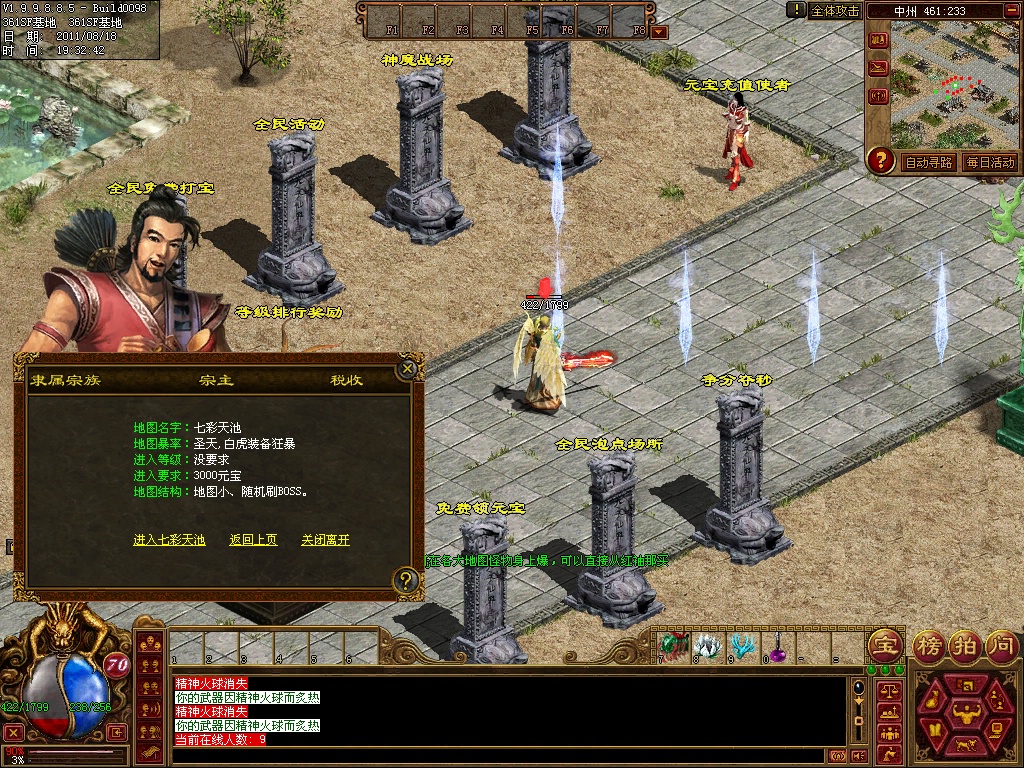The height and width of the screenshot is (768, 1024).
Task: Open the 每日活动 daily activities panel
Action: (x=990, y=162)
